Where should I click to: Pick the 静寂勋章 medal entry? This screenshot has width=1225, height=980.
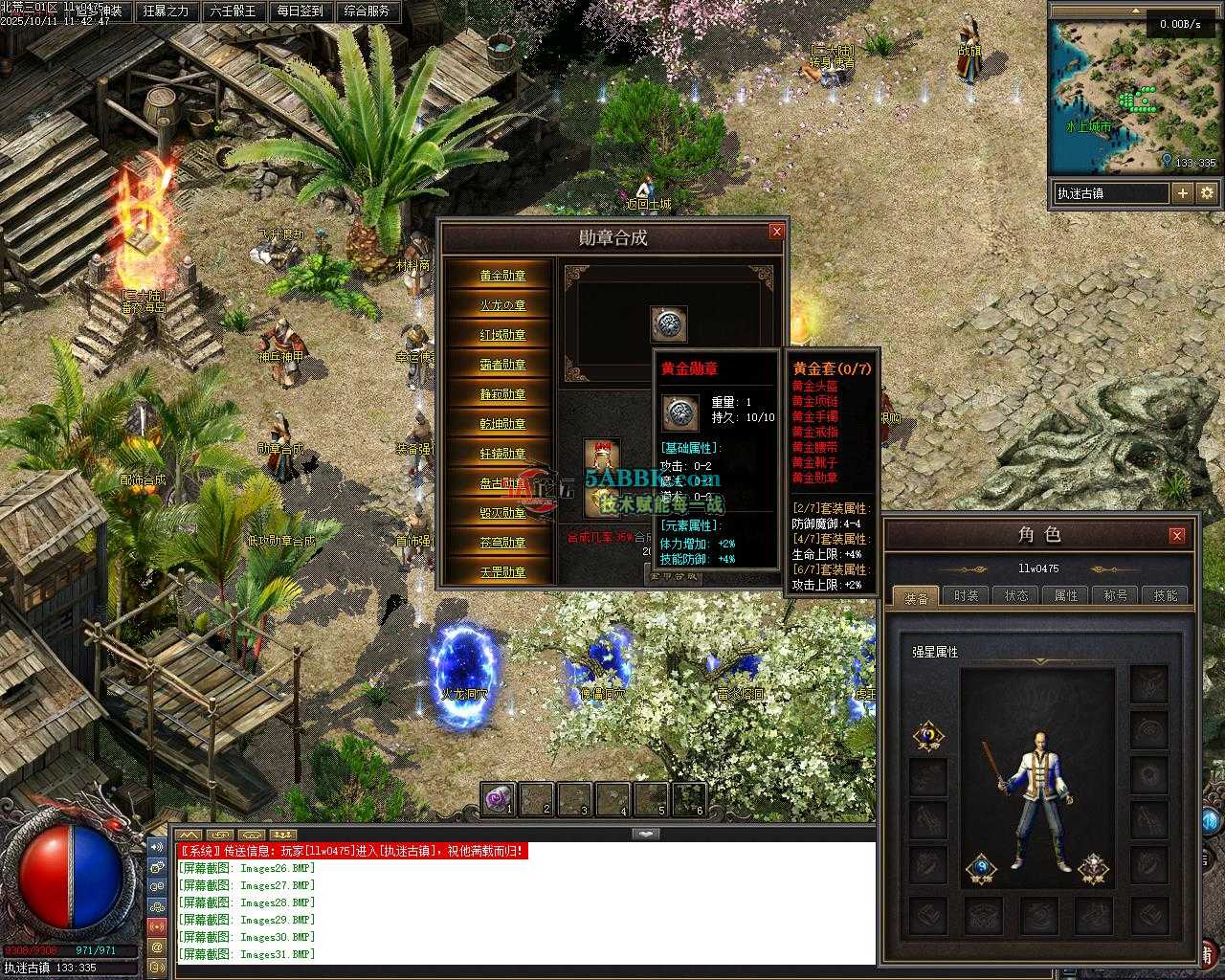coord(502,394)
